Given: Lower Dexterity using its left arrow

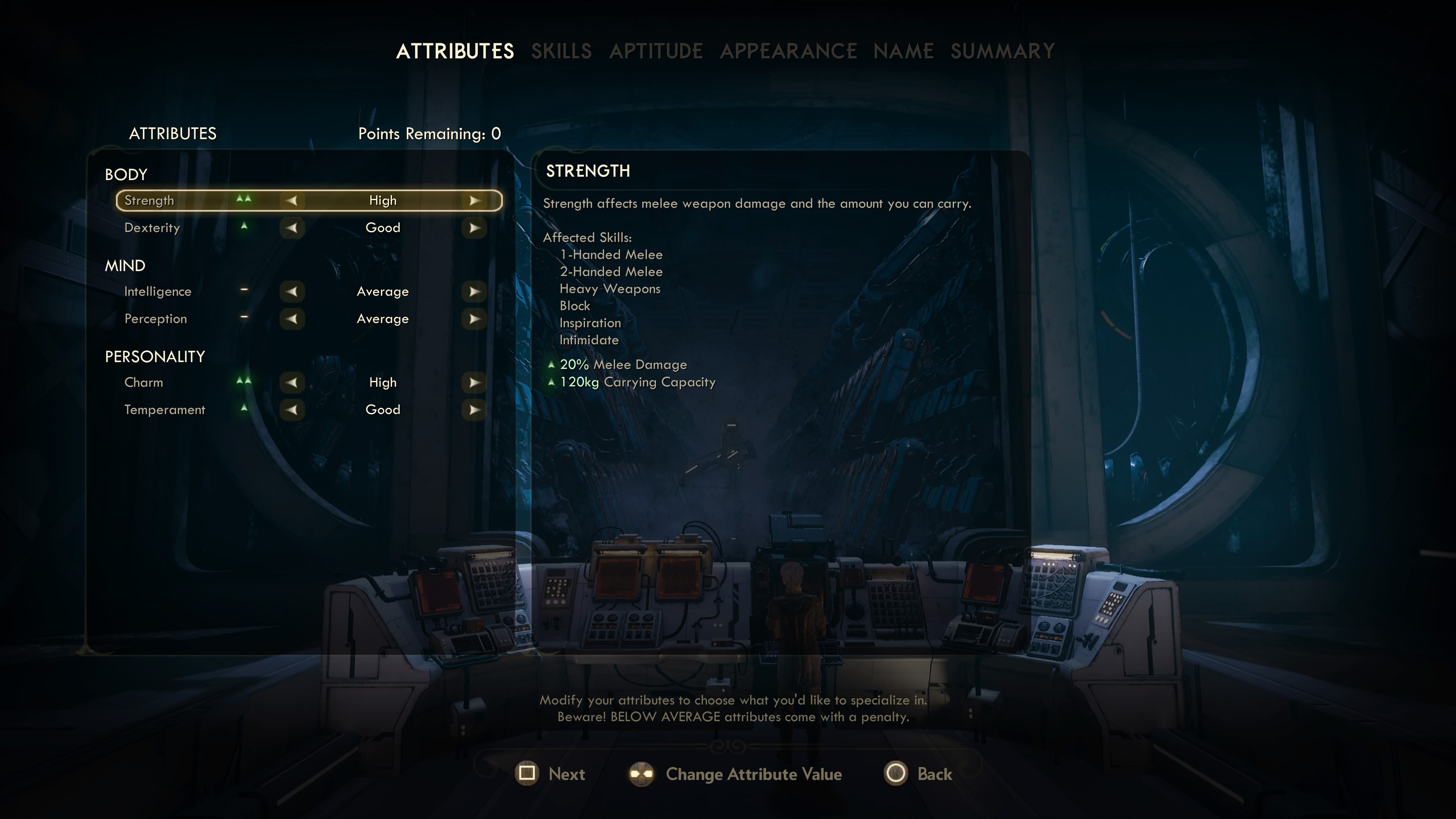Looking at the screenshot, I should click(x=292, y=228).
